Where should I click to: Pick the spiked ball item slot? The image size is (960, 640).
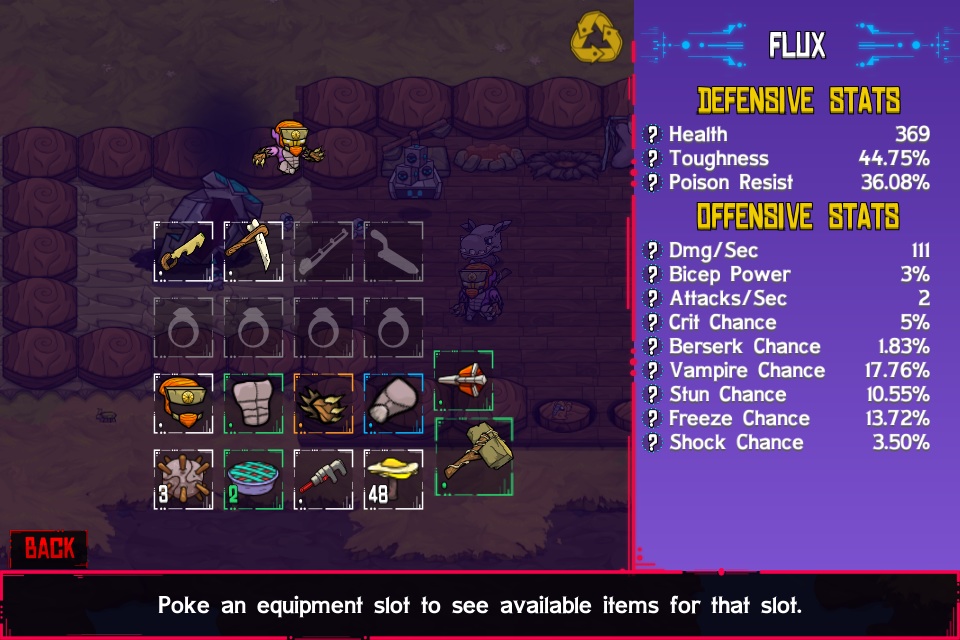point(183,479)
